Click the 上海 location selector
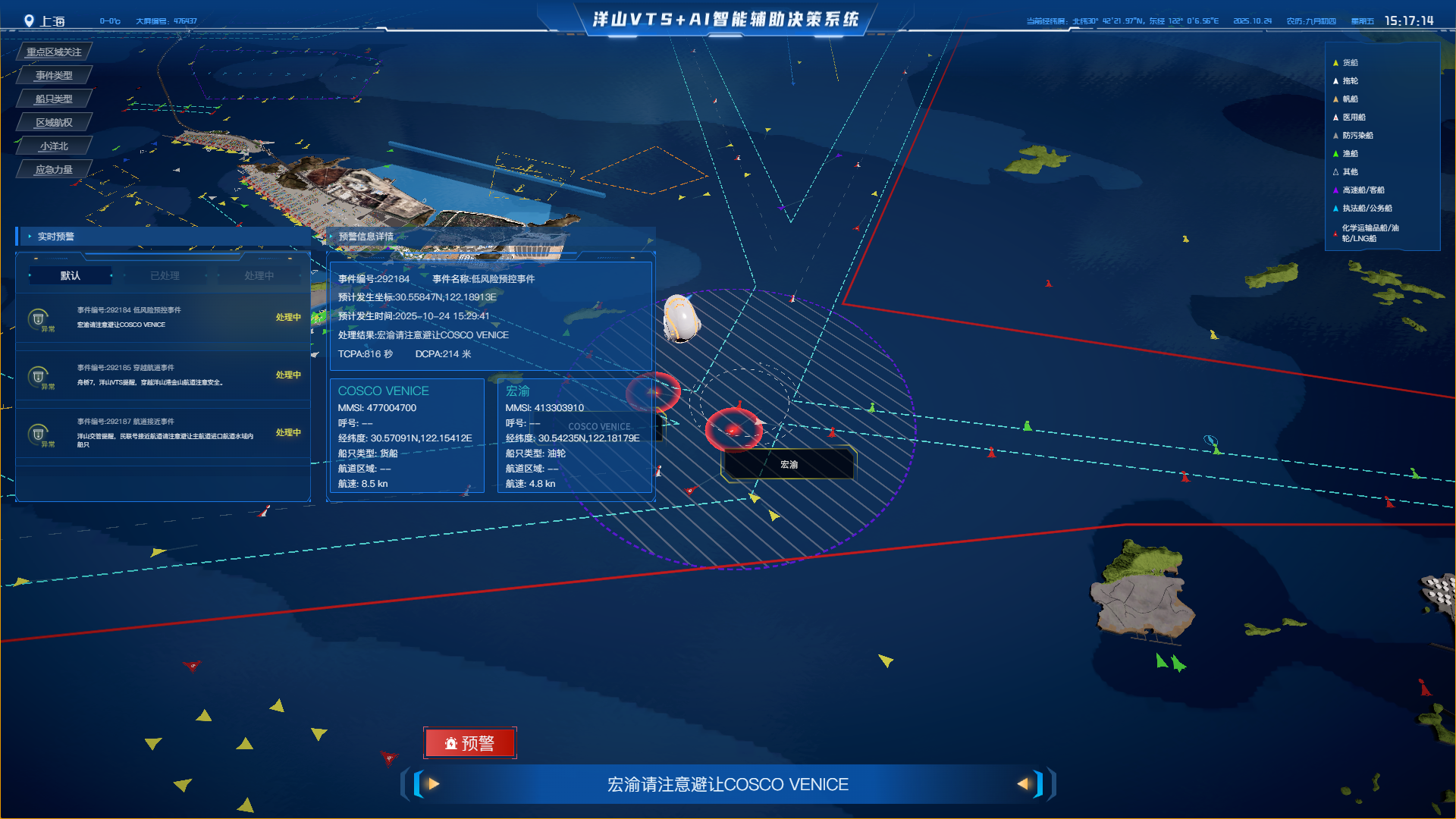 coord(45,21)
